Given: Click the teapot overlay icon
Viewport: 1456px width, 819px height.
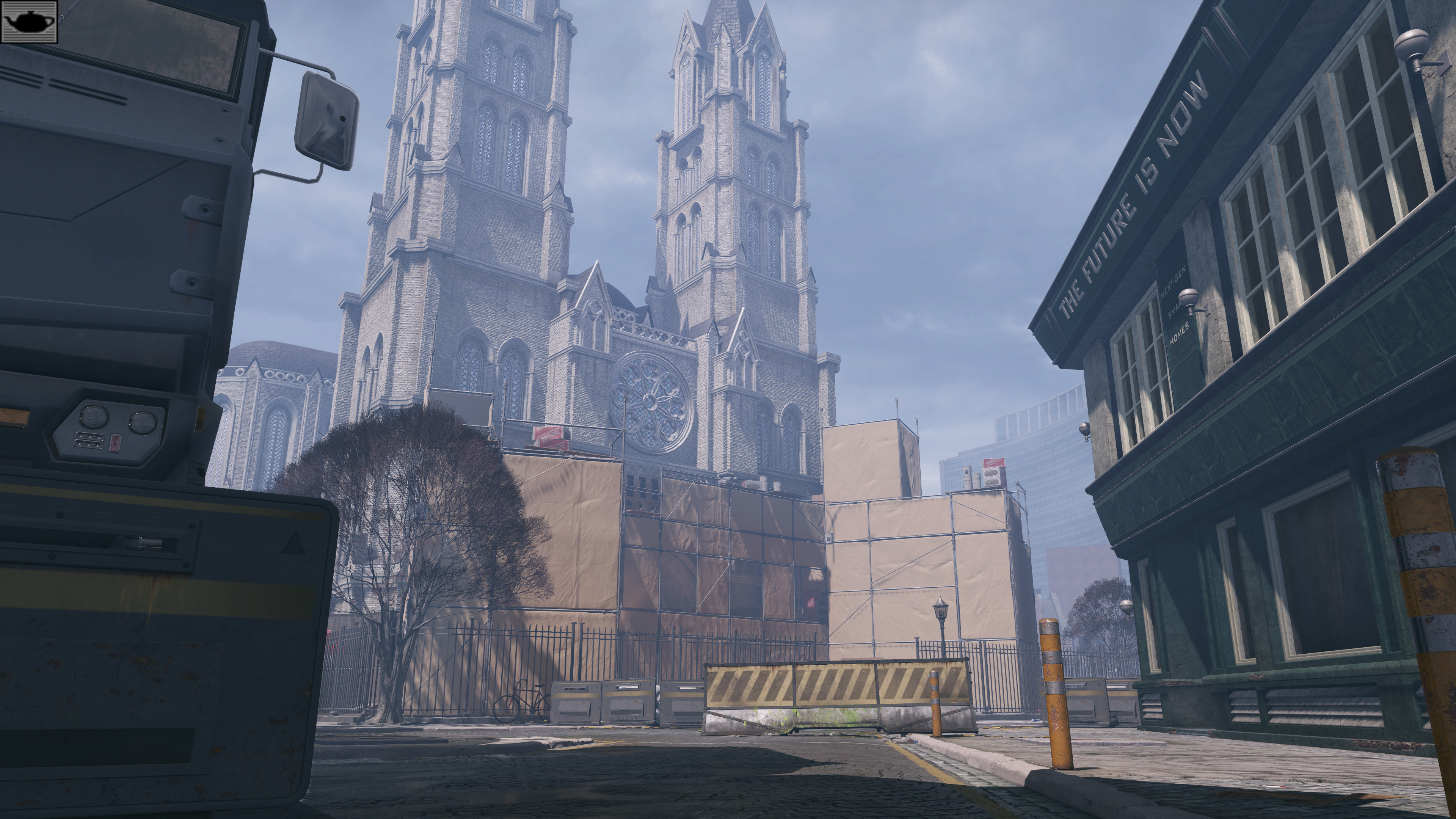Looking at the screenshot, I should pos(30,22).
